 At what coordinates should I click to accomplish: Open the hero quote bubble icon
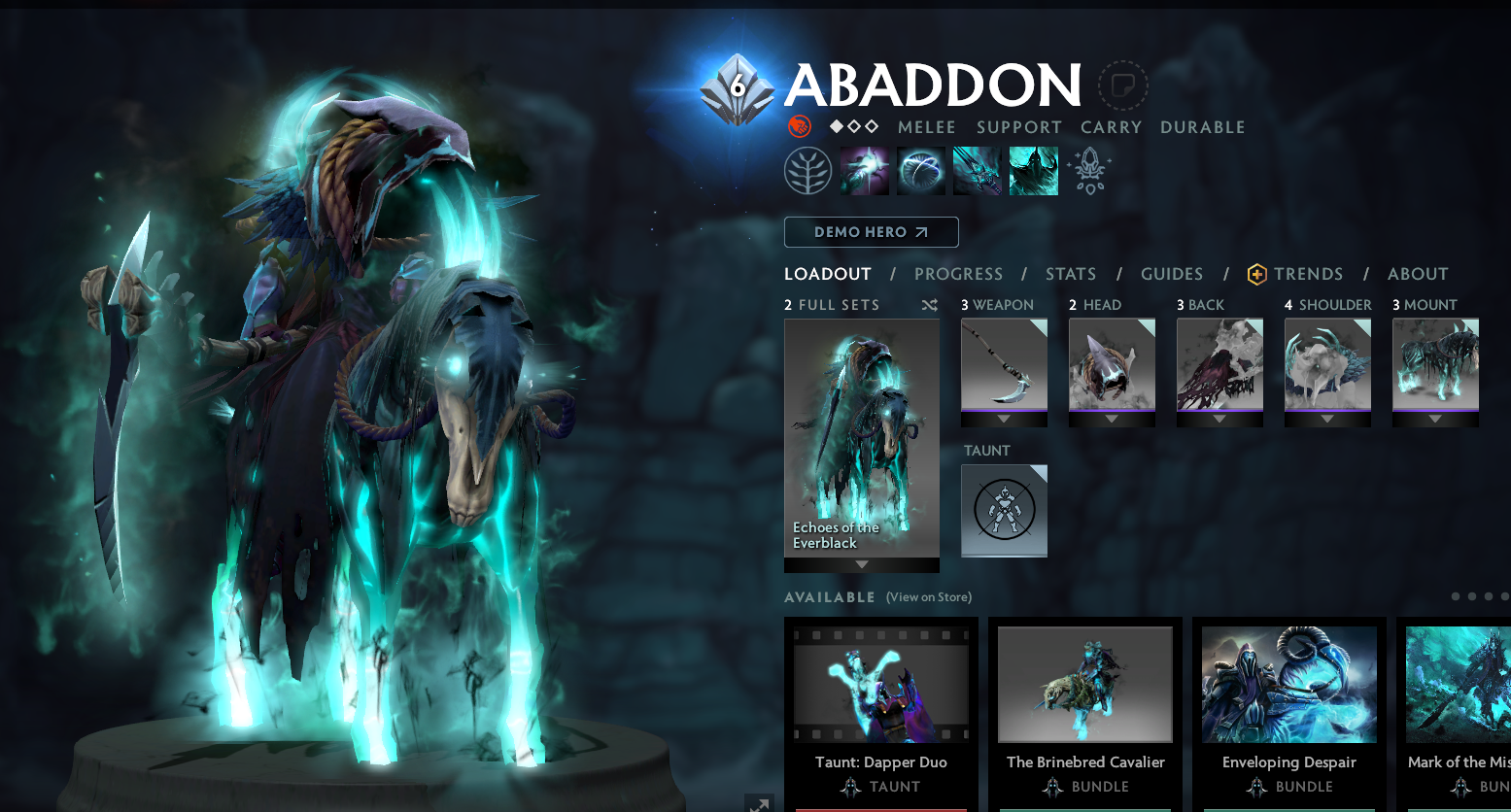click(x=1122, y=85)
